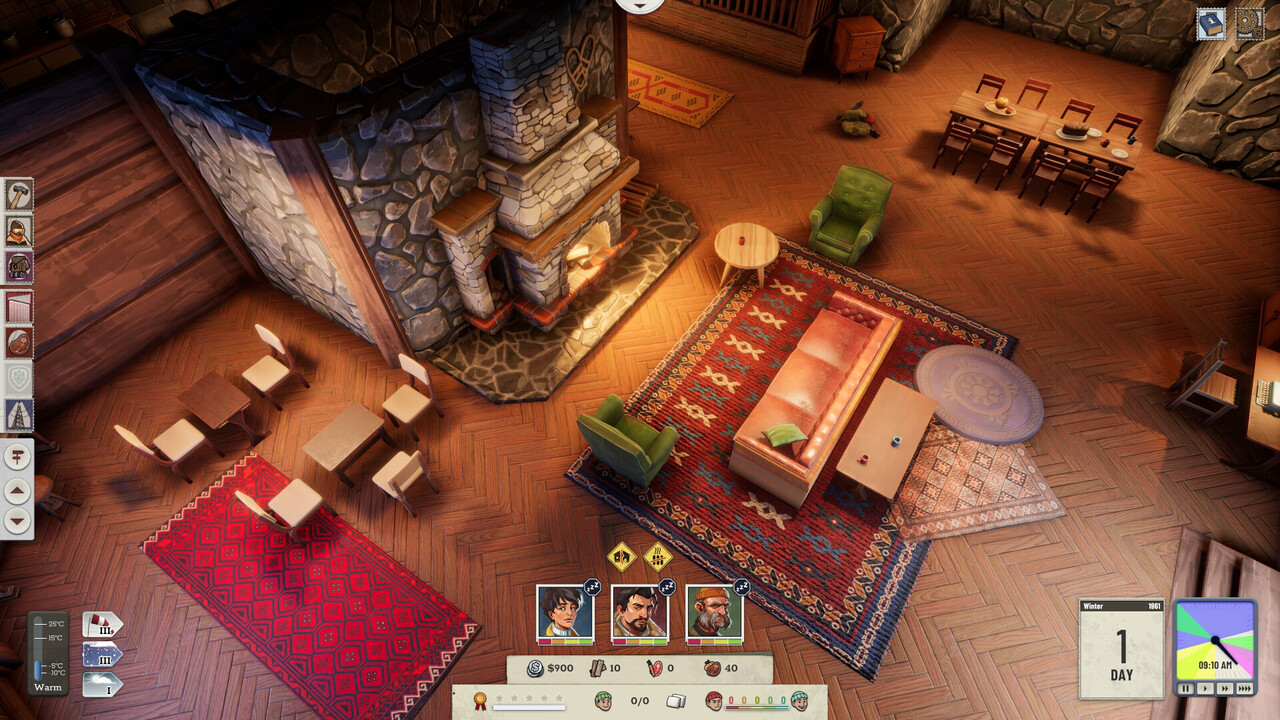This screenshot has height=720, width=1280.
Task: Set game speed to normal play
Action: 1205,689
